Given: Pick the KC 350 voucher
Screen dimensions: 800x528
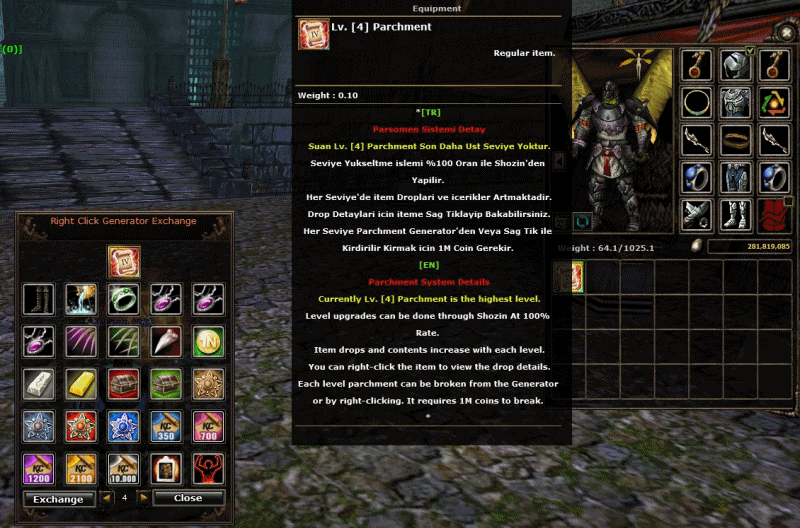Looking at the screenshot, I should pyautogui.click(x=166, y=425).
